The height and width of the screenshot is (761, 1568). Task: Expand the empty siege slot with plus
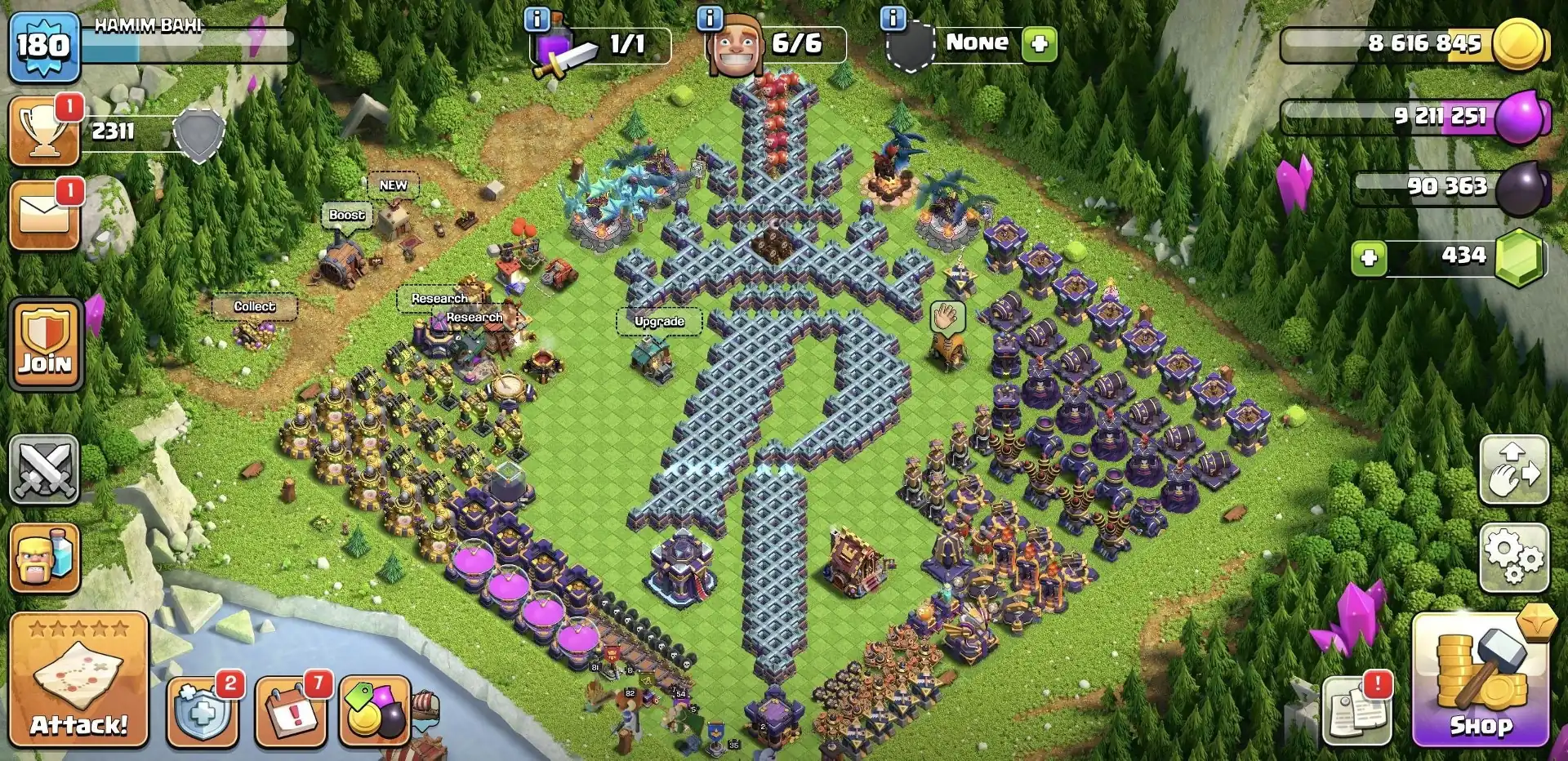1036,45
